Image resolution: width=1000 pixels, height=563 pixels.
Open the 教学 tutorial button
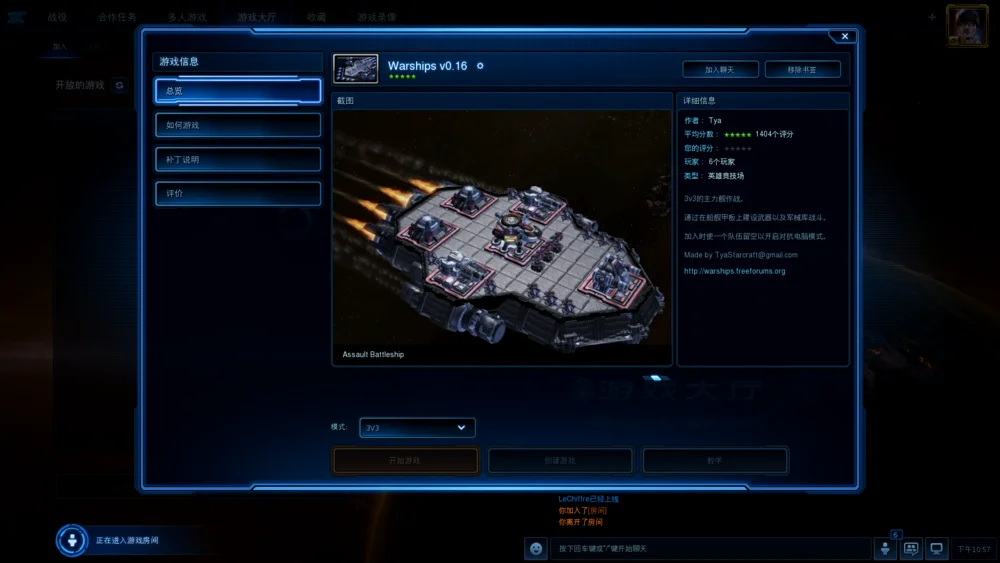(715, 460)
